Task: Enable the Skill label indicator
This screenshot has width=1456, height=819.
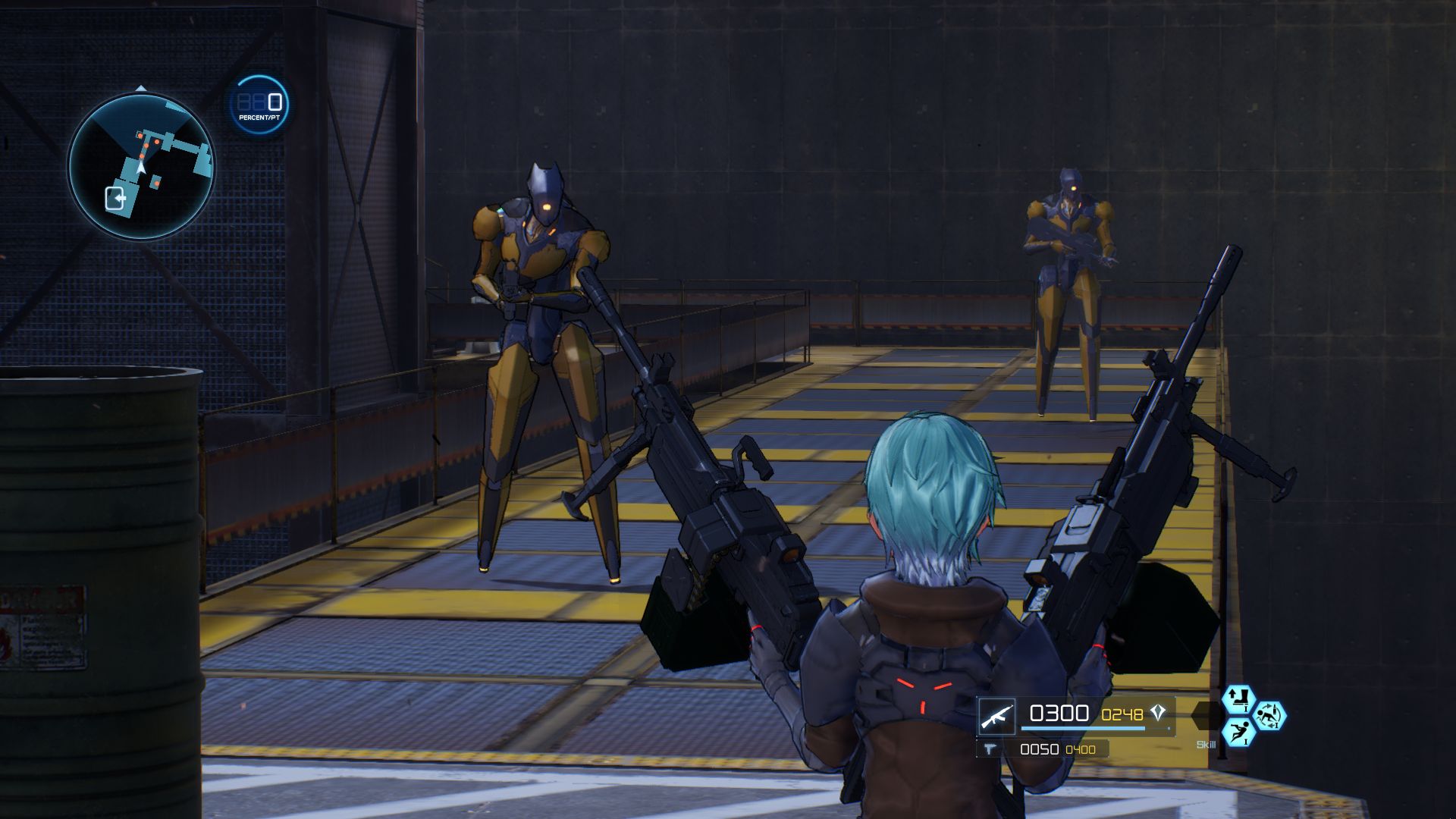Action: pos(1206,744)
